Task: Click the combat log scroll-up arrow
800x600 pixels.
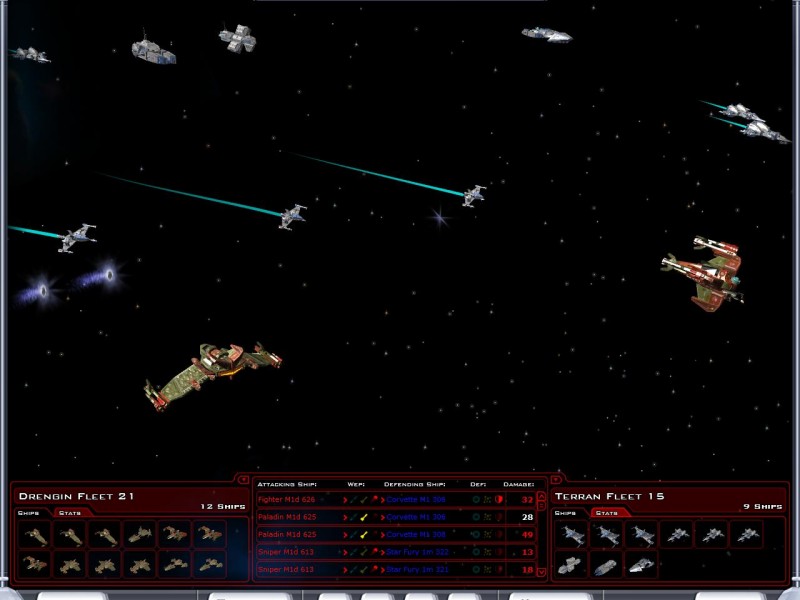Action: pos(542,496)
